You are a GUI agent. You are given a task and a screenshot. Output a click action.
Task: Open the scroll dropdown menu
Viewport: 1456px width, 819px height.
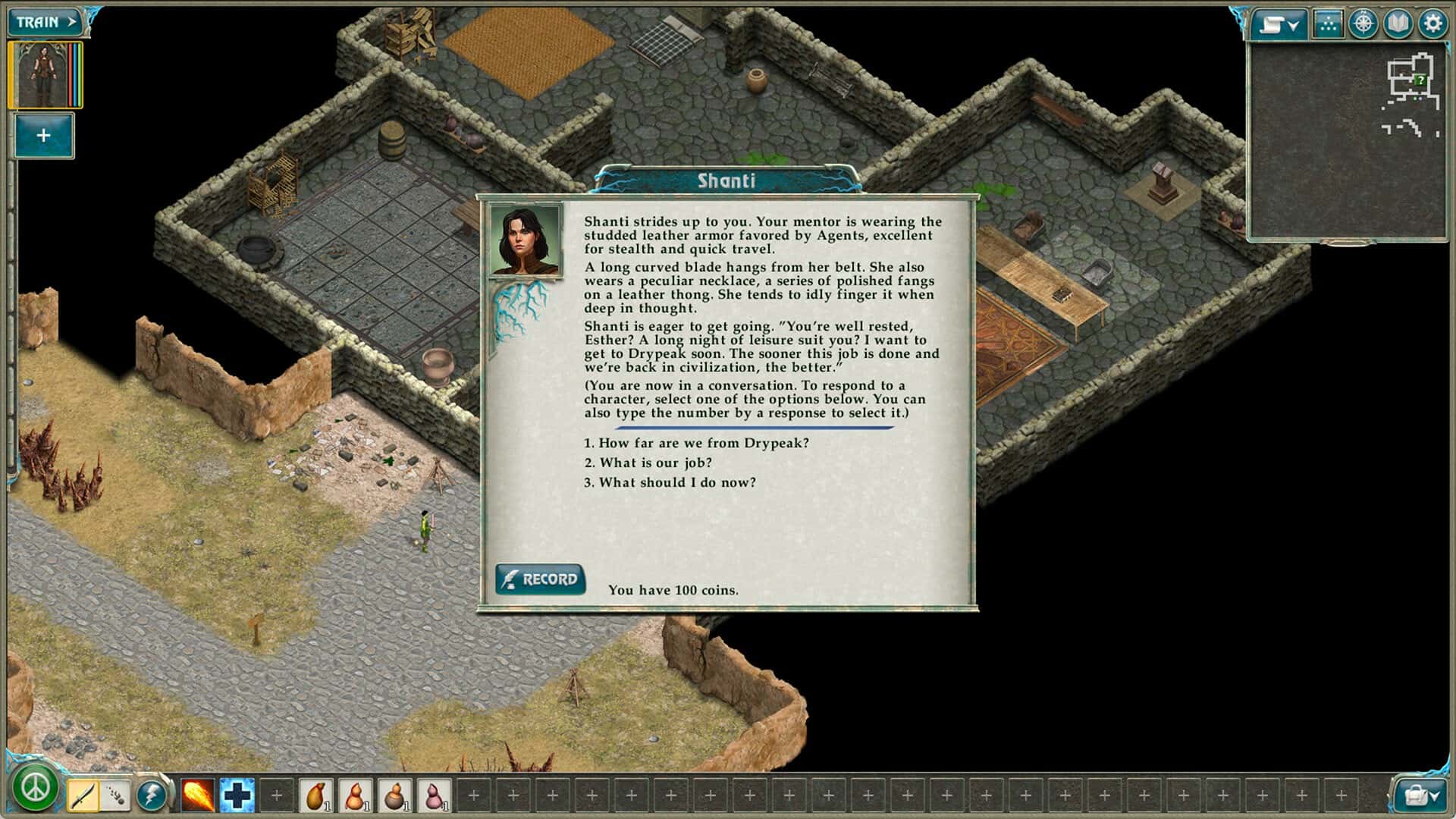(x=1279, y=24)
